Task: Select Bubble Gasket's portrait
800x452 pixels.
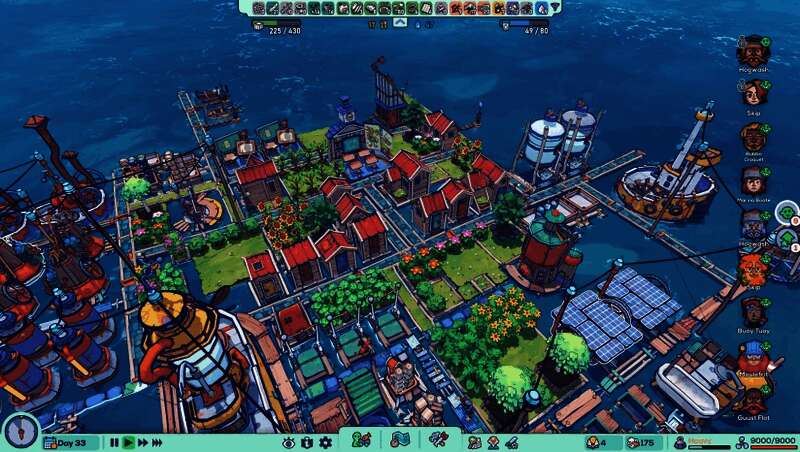Action: coord(753,137)
